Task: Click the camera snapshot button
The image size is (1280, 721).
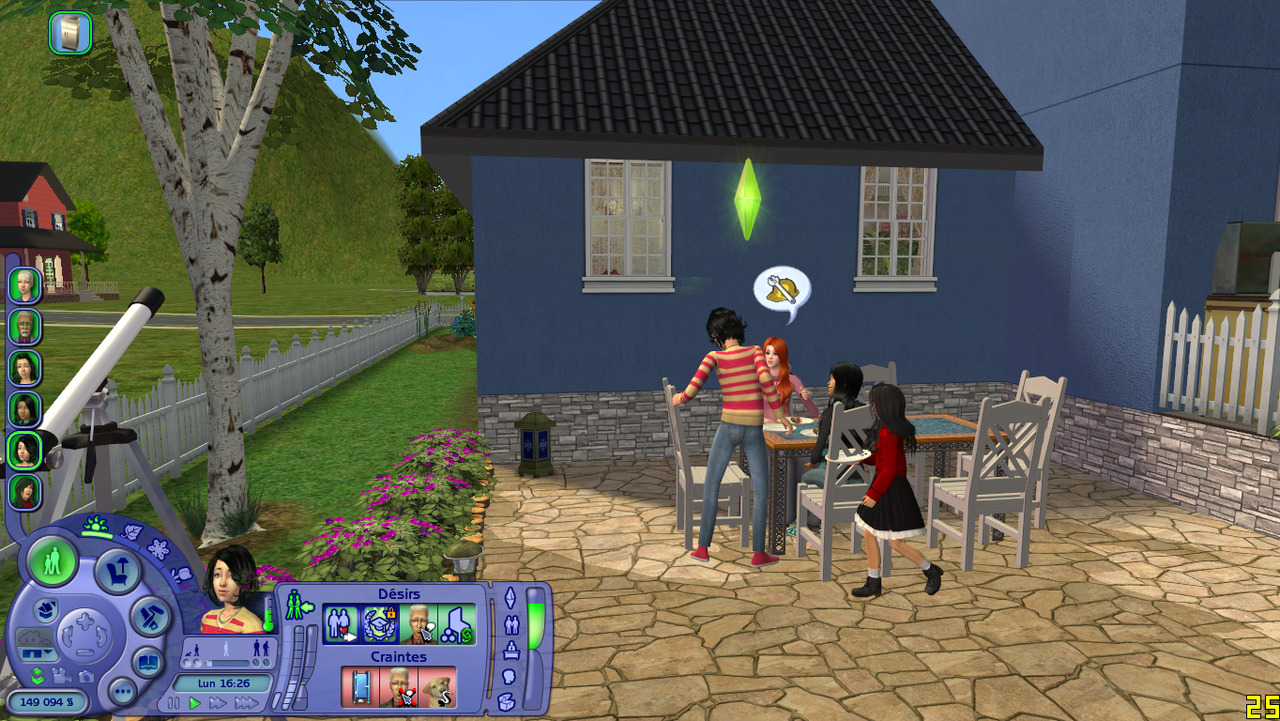Action: (85, 676)
